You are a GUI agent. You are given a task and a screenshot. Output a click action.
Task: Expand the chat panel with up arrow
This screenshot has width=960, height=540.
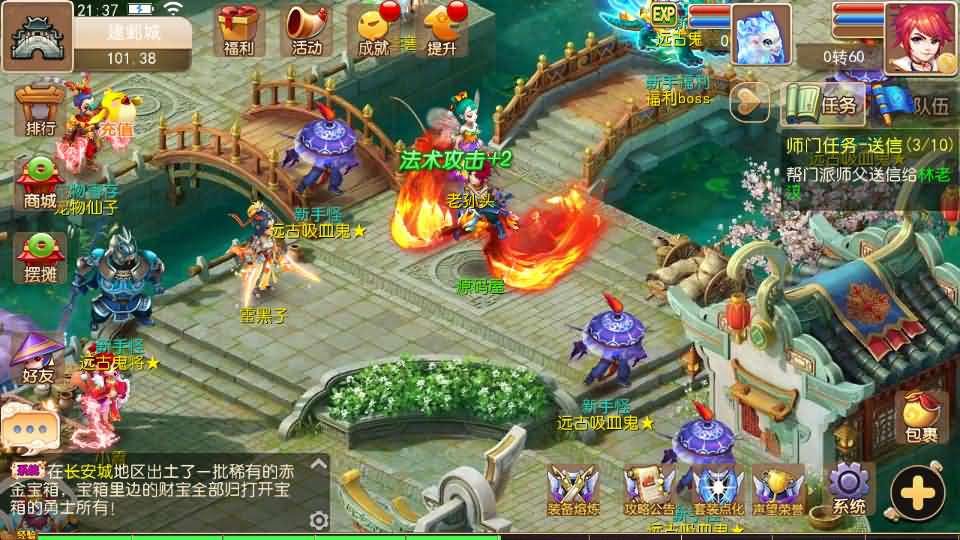coord(319,467)
